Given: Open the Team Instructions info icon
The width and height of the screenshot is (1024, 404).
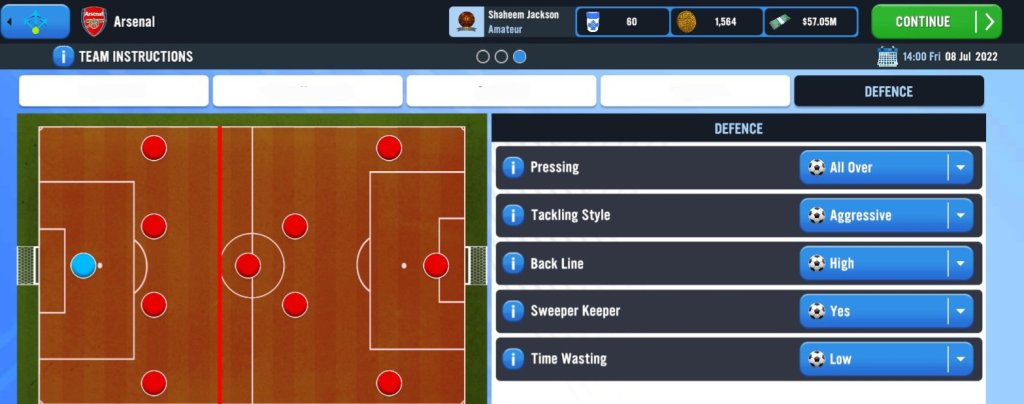Looking at the screenshot, I should click(63, 57).
